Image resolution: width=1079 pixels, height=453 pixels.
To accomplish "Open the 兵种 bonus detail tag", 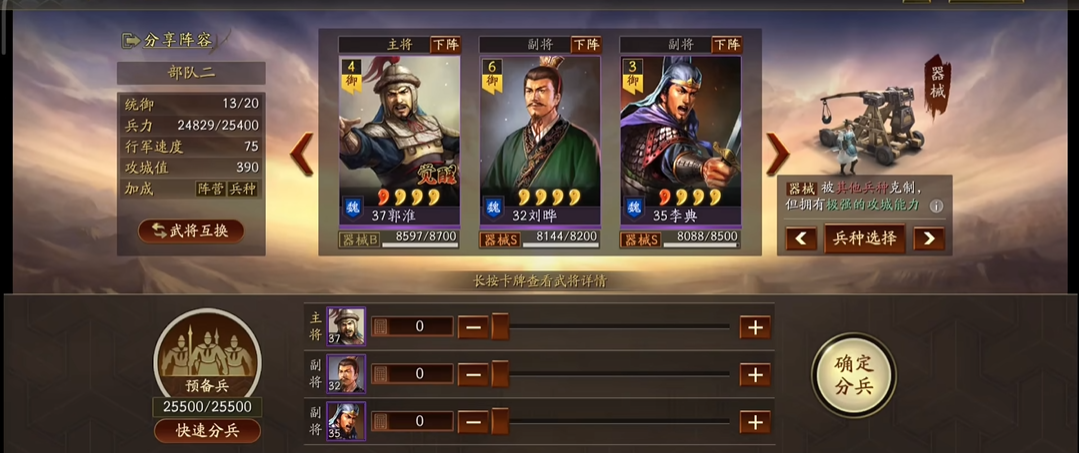I will (x=243, y=188).
